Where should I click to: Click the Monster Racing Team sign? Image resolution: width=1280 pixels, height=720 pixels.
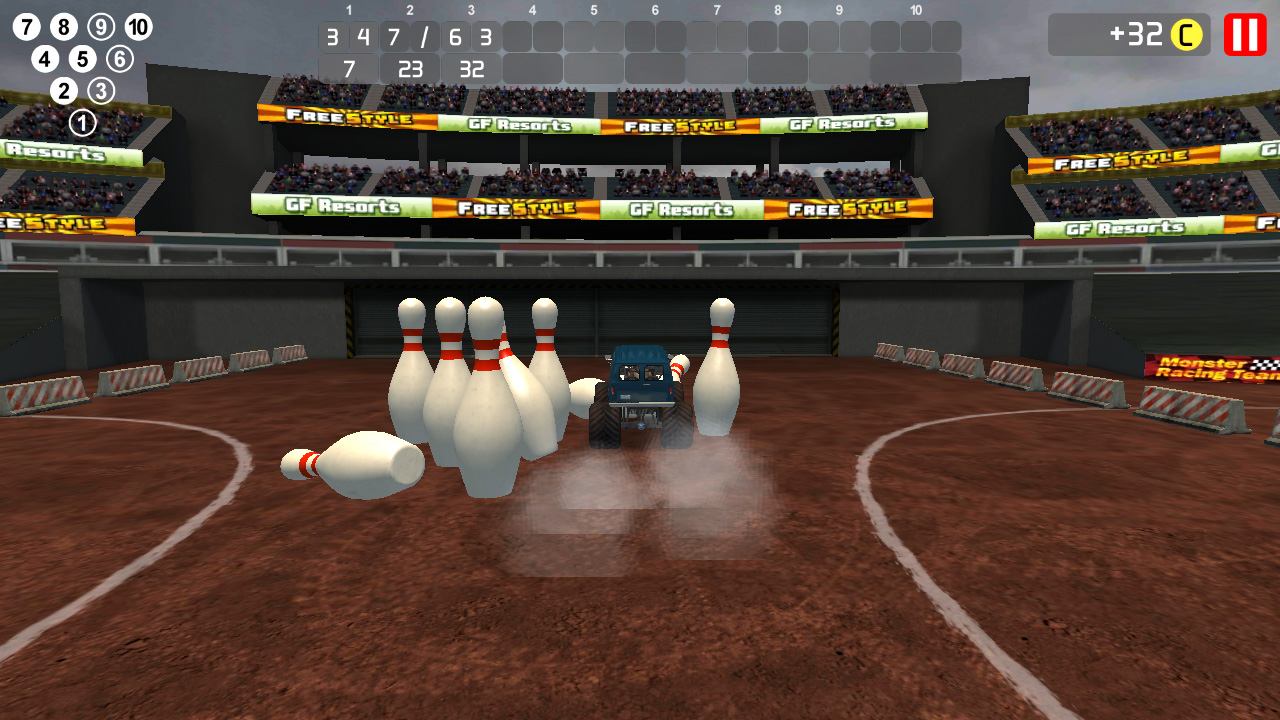click(1203, 366)
